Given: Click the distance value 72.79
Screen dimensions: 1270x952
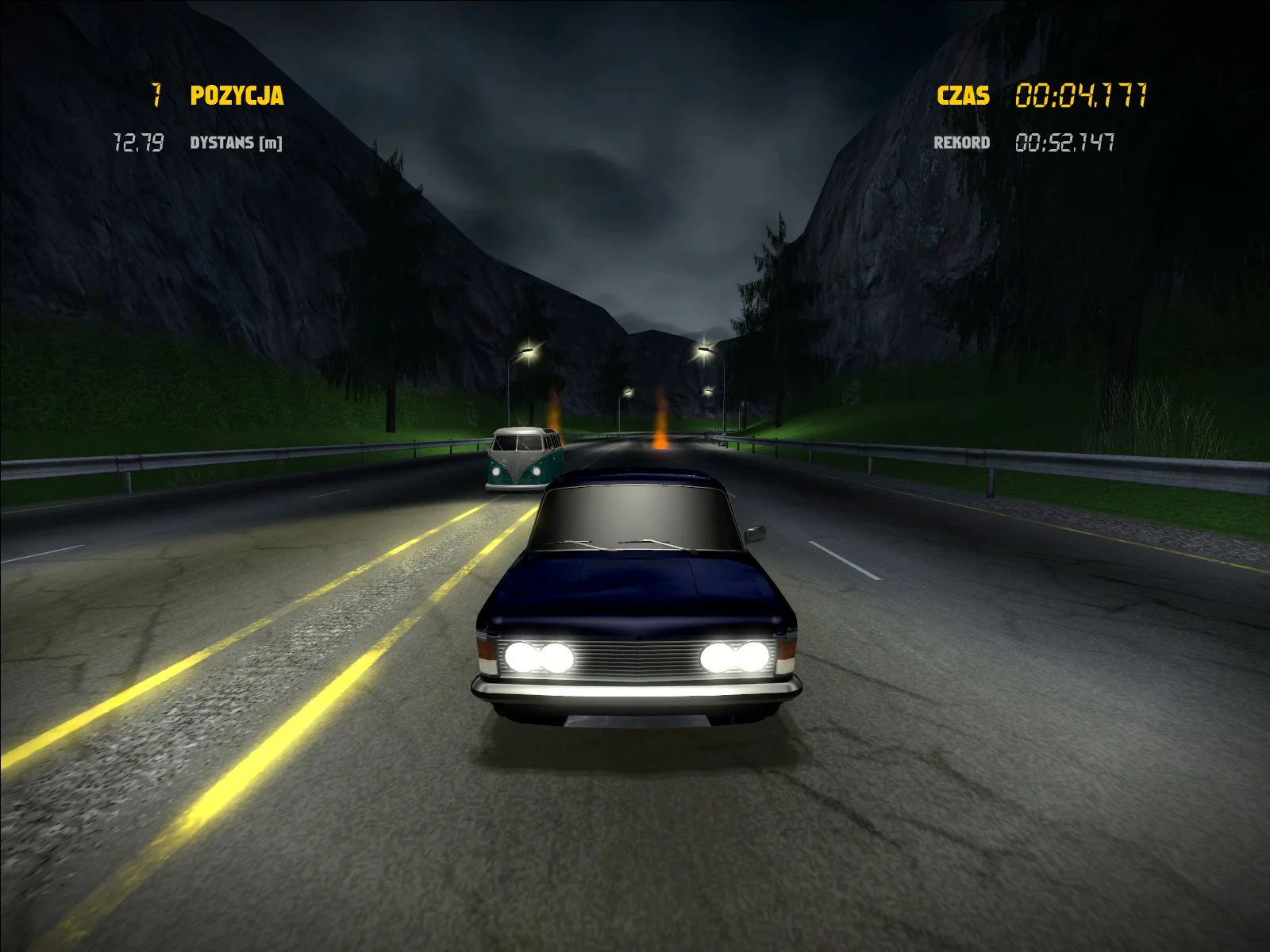Looking at the screenshot, I should pos(137,143).
